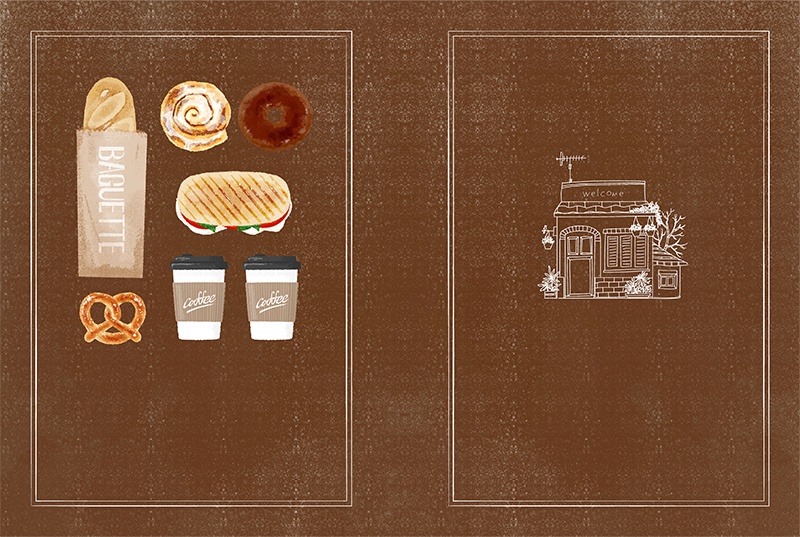Choose the cinnamon roll pastry

[196, 116]
